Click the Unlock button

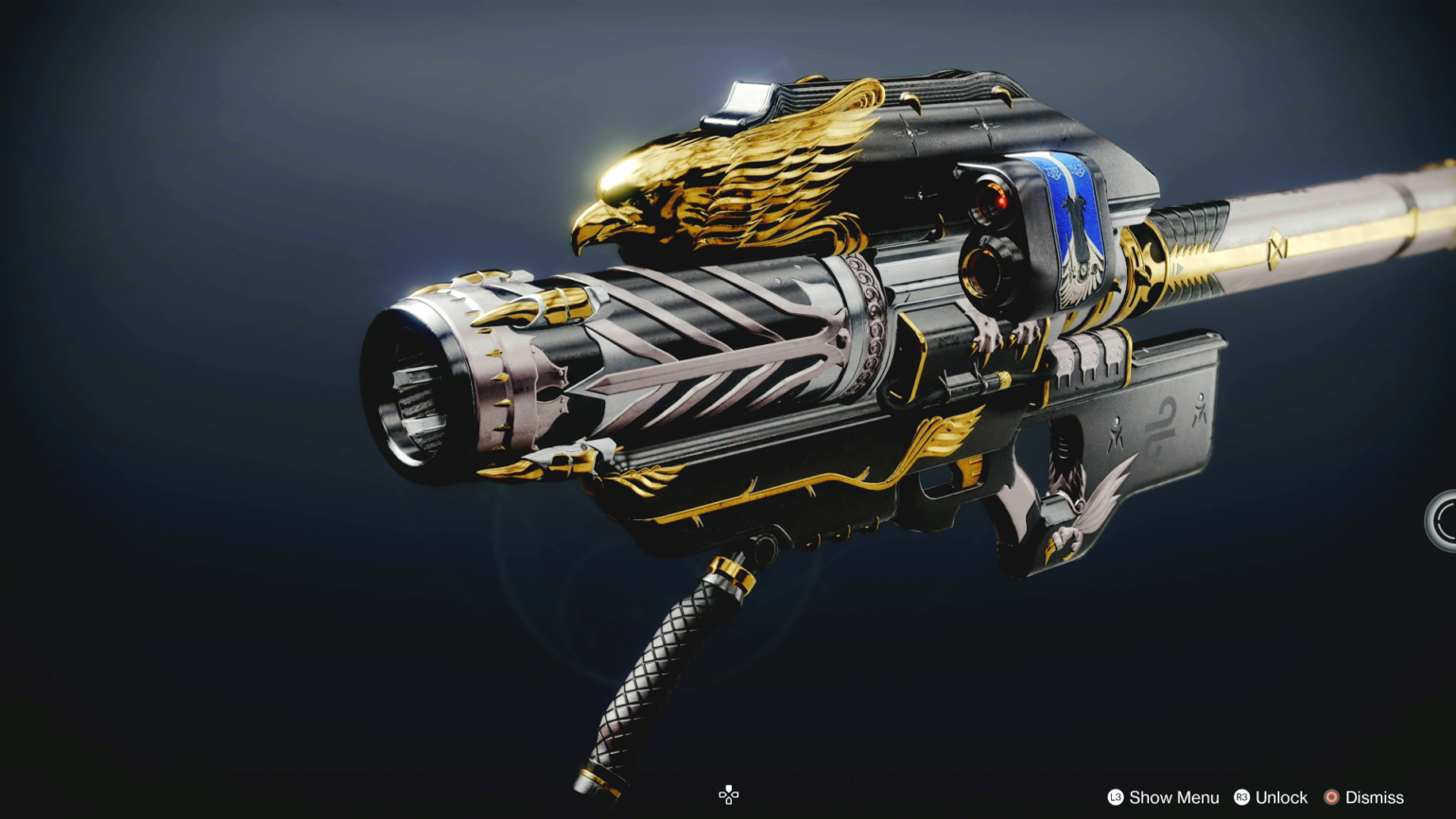(x=1280, y=796)
